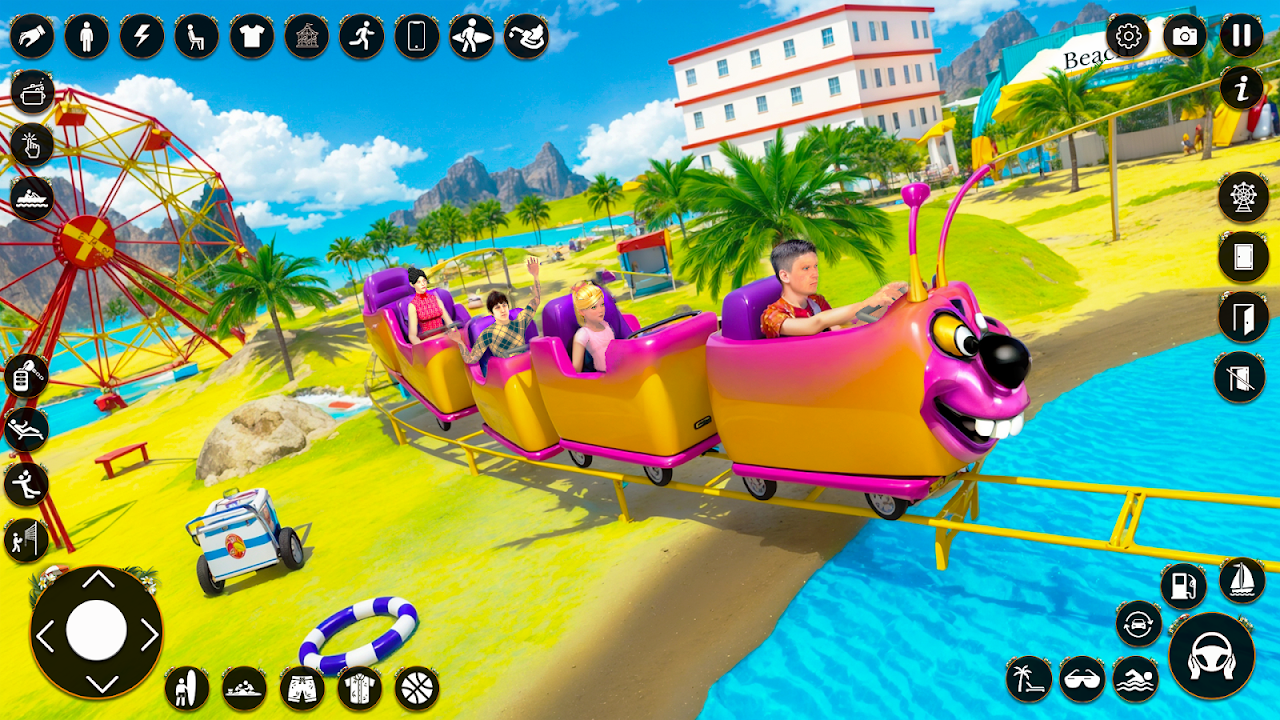Select the t-shirt clothing icon
The height and width of the screenshot is (720, 1280).
pos(252,37)
